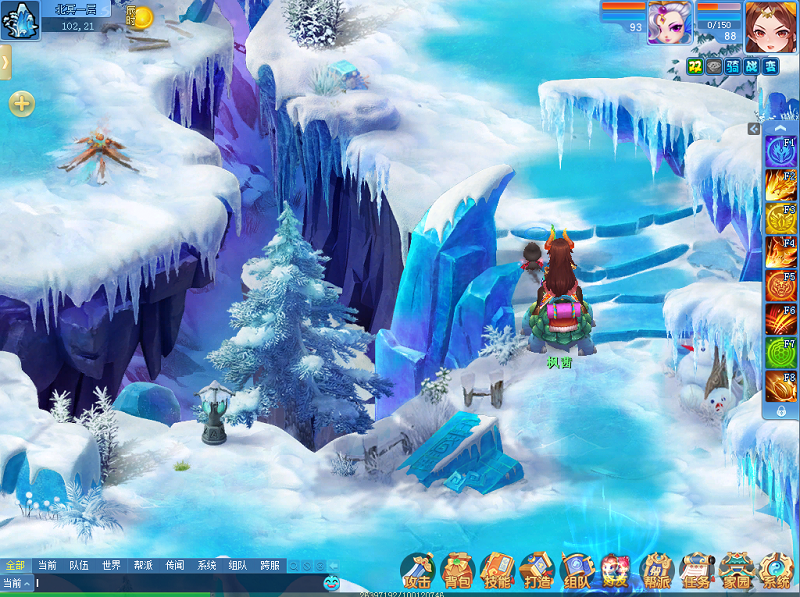The width and height of the screenshot is (800, 597).
Task: Open the ice mountain map icon
Action: coord(20,18)
